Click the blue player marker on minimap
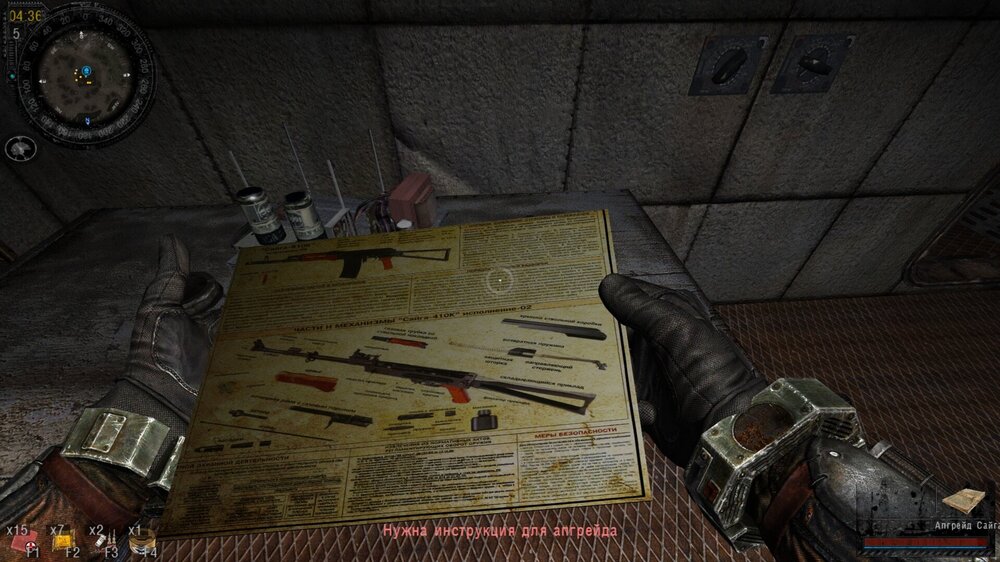The height and width of the screenshot is (562, 1000). tap(86, 71)
